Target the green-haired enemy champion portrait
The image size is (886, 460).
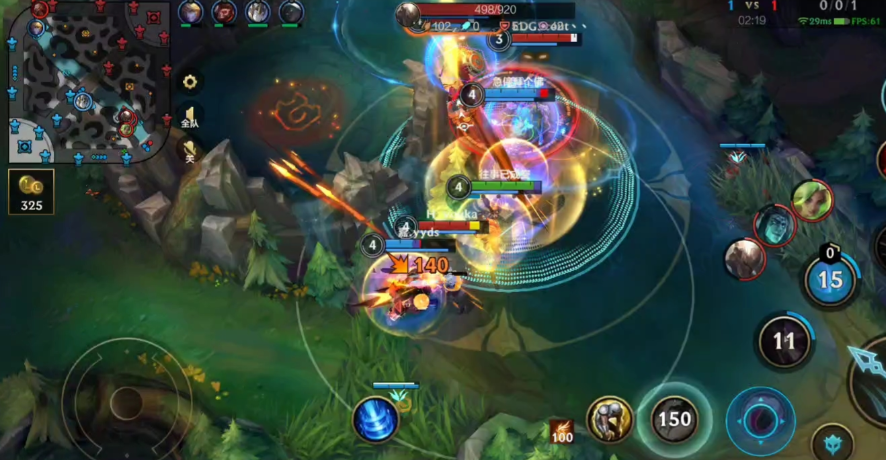(x=812, y=200)
